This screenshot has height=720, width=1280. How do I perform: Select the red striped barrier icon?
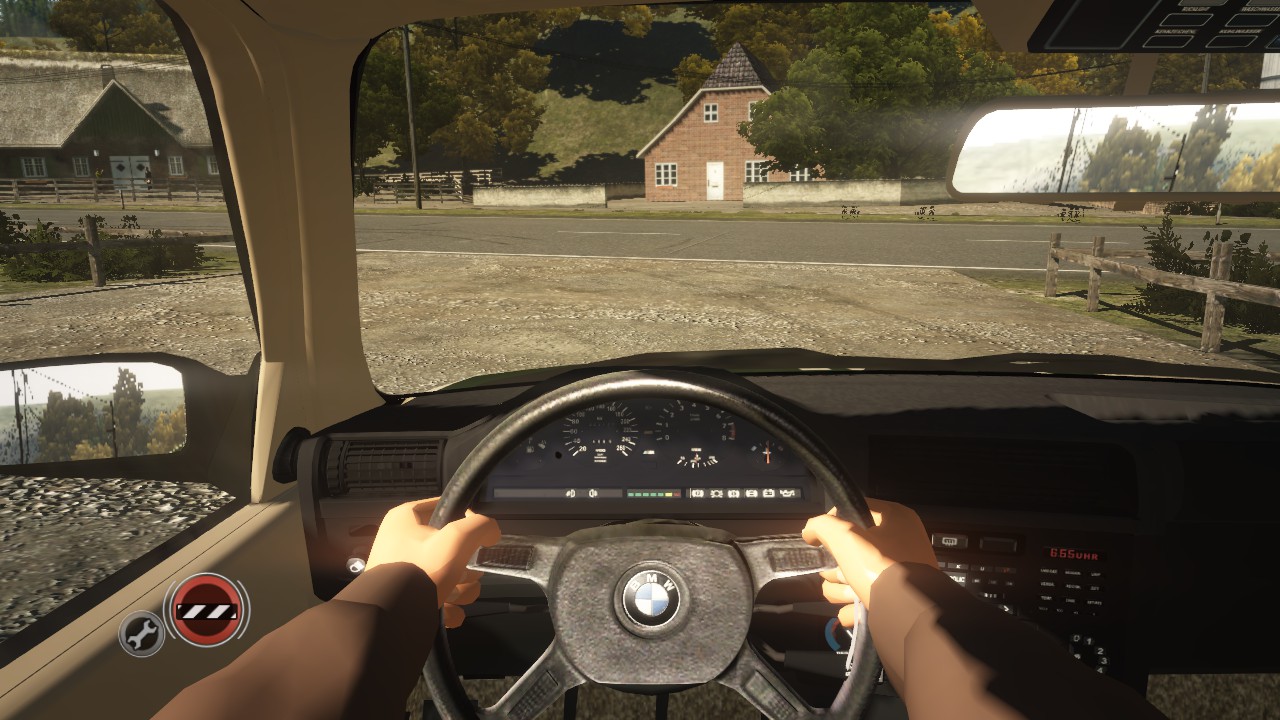point(207,609)
